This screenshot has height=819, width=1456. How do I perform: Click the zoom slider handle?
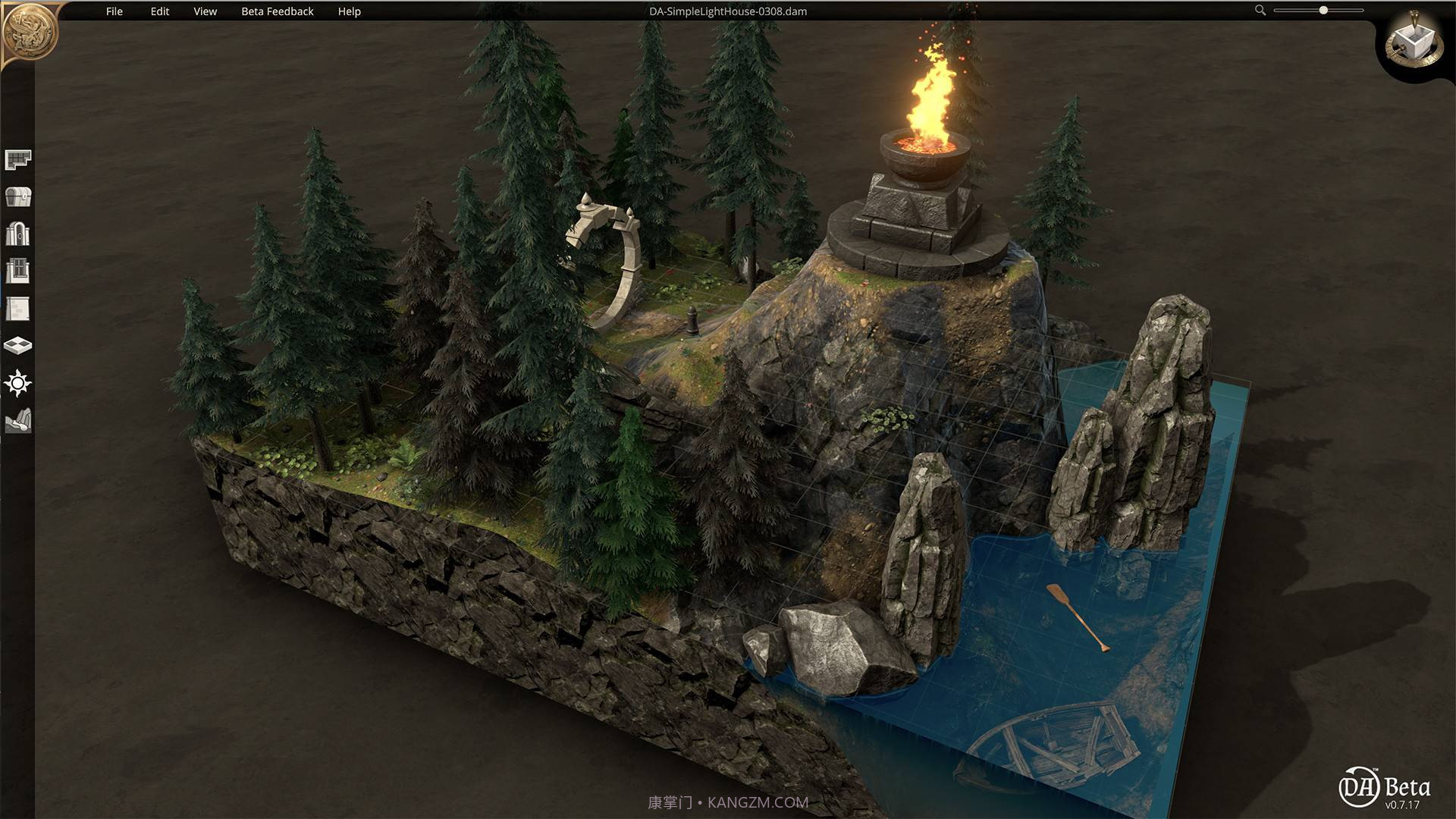[1323, 11]
